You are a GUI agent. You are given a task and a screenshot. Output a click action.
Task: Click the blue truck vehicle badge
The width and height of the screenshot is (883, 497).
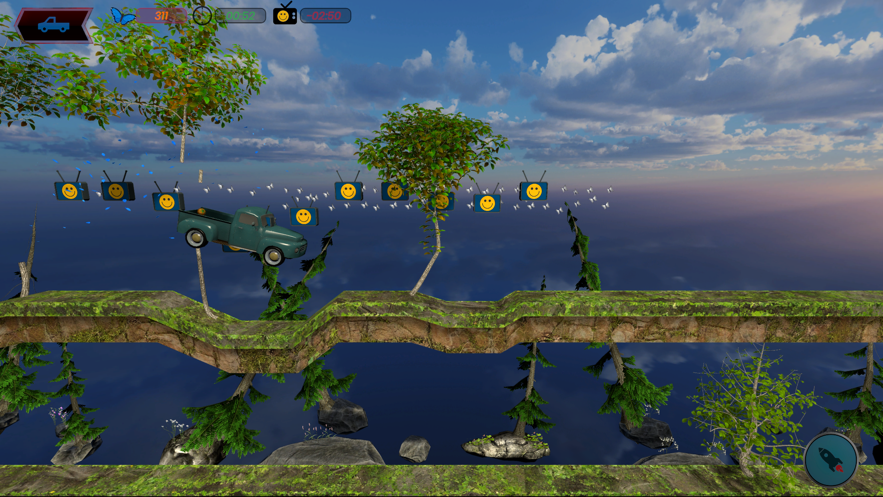[54, 25]
